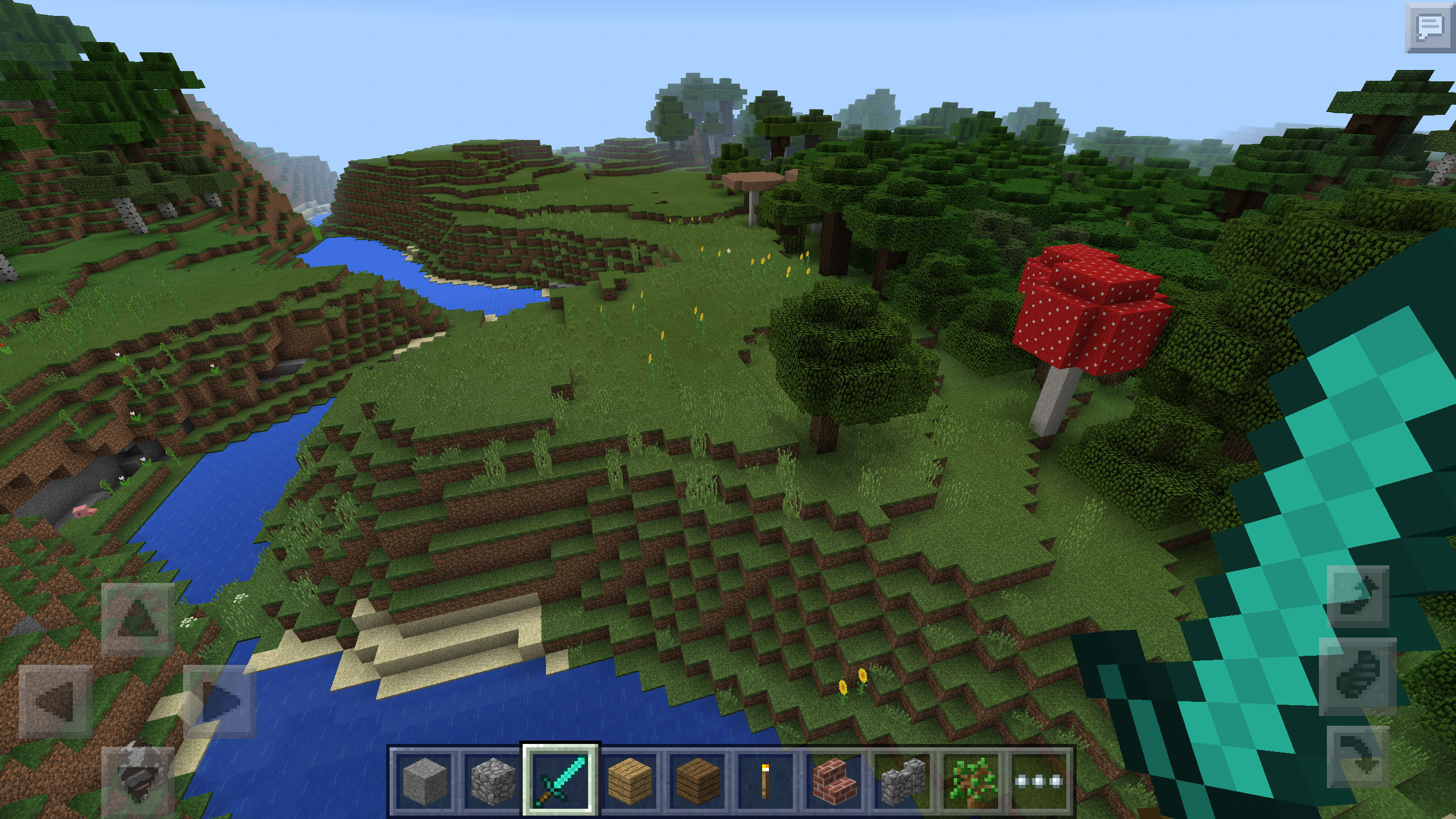This screenshot has width=1456, height=819.
Task: Tap the move right arrow
Action: click(x=220, y=701)
